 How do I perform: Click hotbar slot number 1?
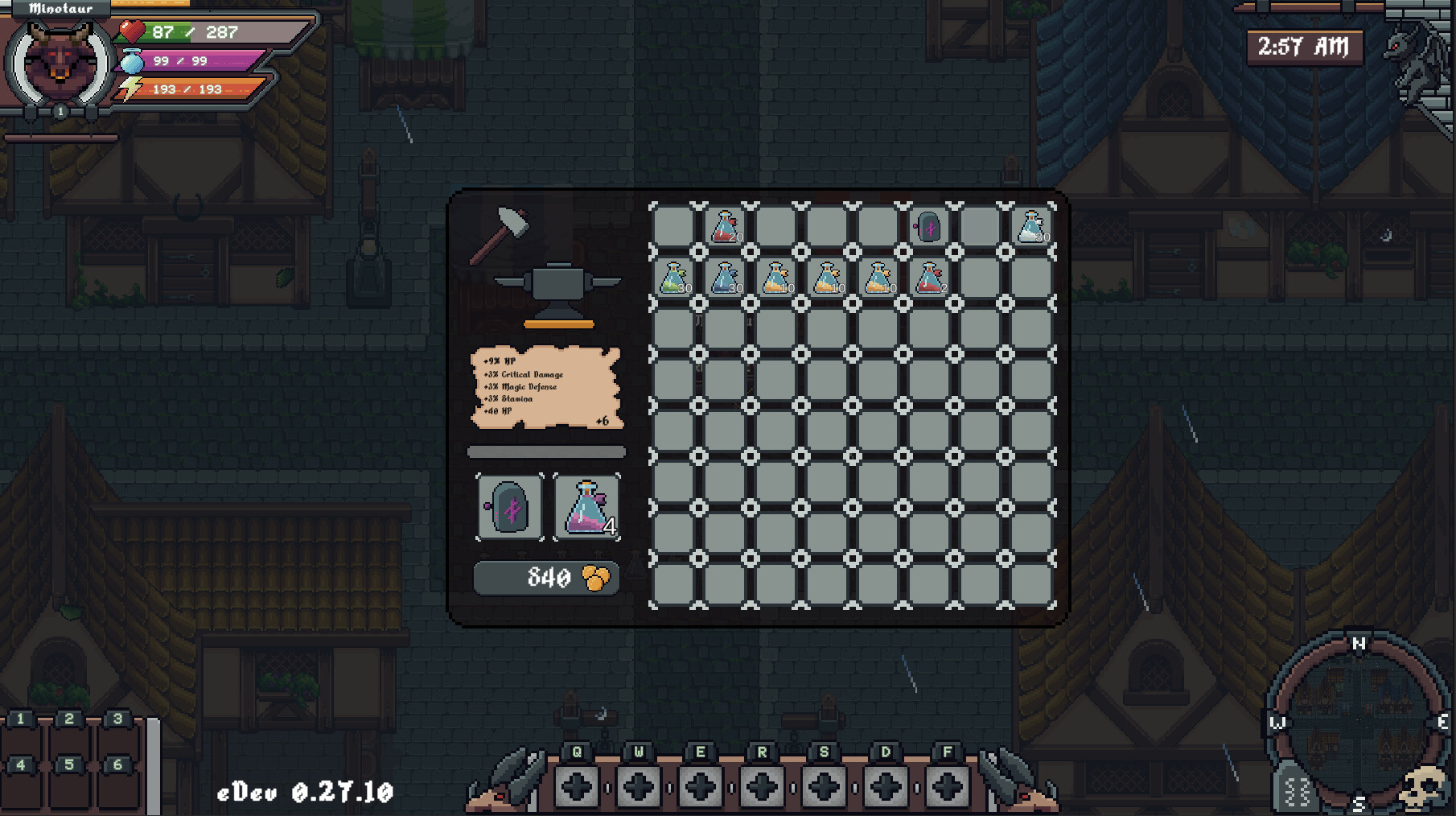(x=24, y=723)
